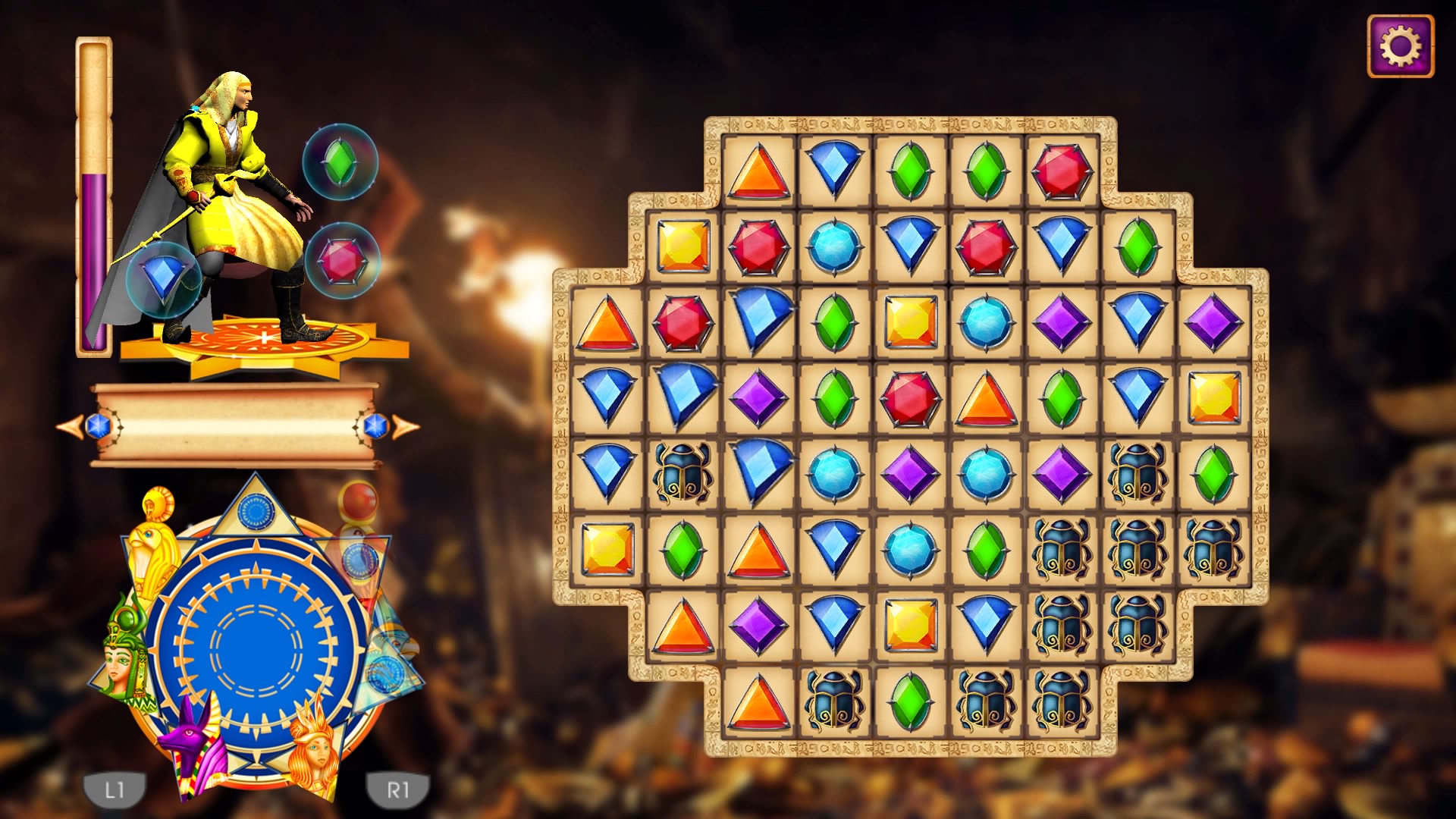Select the green gem between two bottom-row scarabs
Image resolution: width=1456 pixels, height=819 pixels.
point(910,702)
